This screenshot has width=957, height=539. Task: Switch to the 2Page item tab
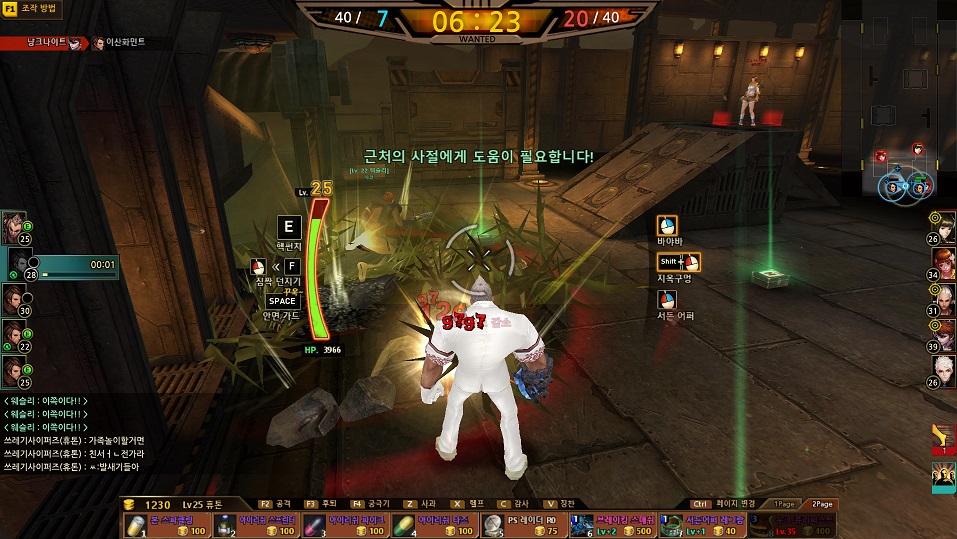822,504
